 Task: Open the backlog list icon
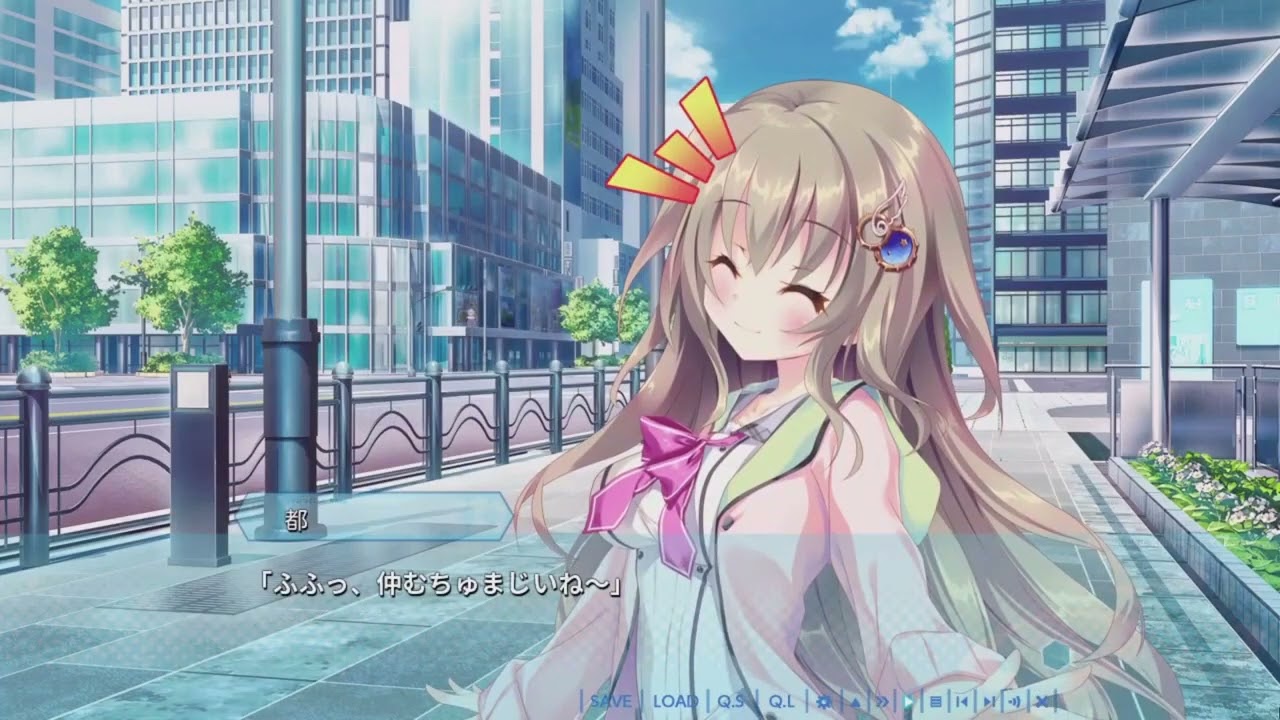(x=936, y=701)
